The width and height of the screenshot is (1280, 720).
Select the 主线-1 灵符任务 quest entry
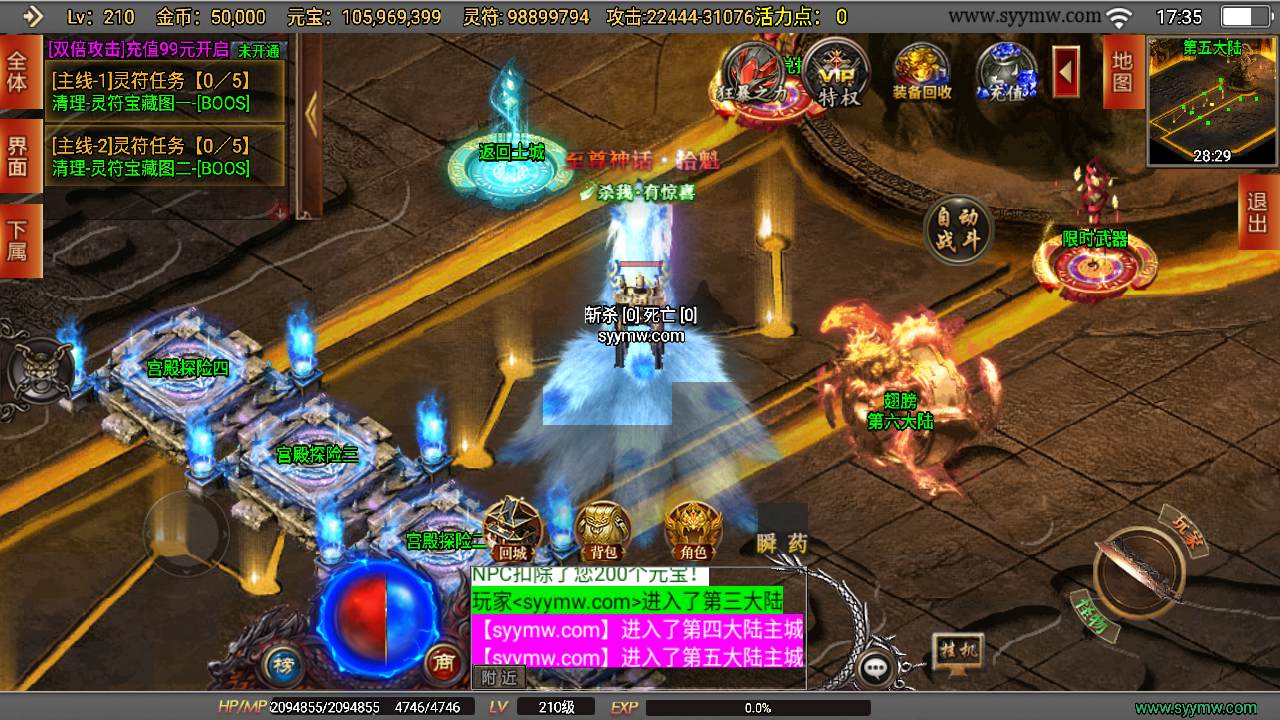(x=165, y=91)
